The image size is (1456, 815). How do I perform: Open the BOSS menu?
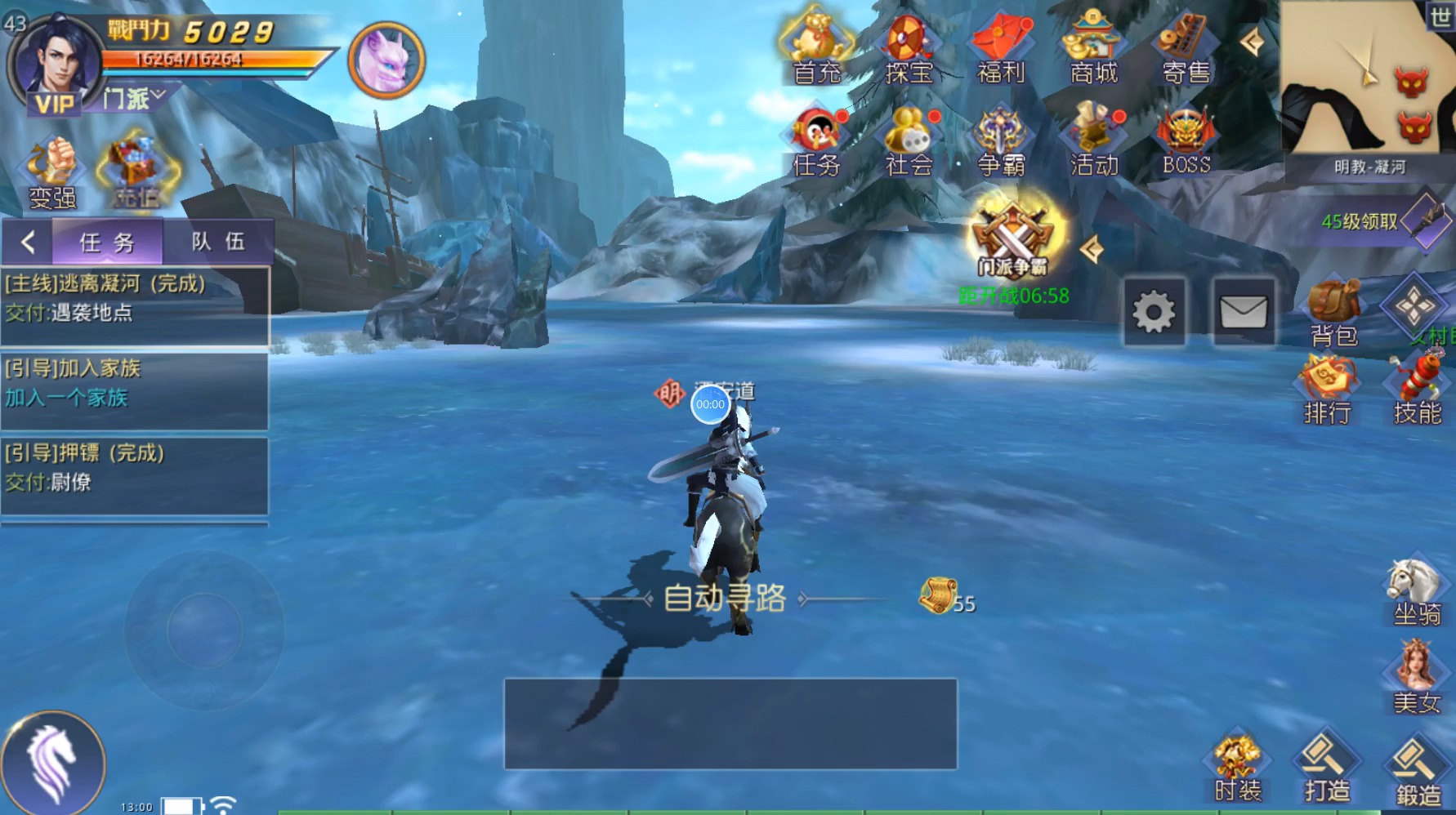tap(1186, 141)
